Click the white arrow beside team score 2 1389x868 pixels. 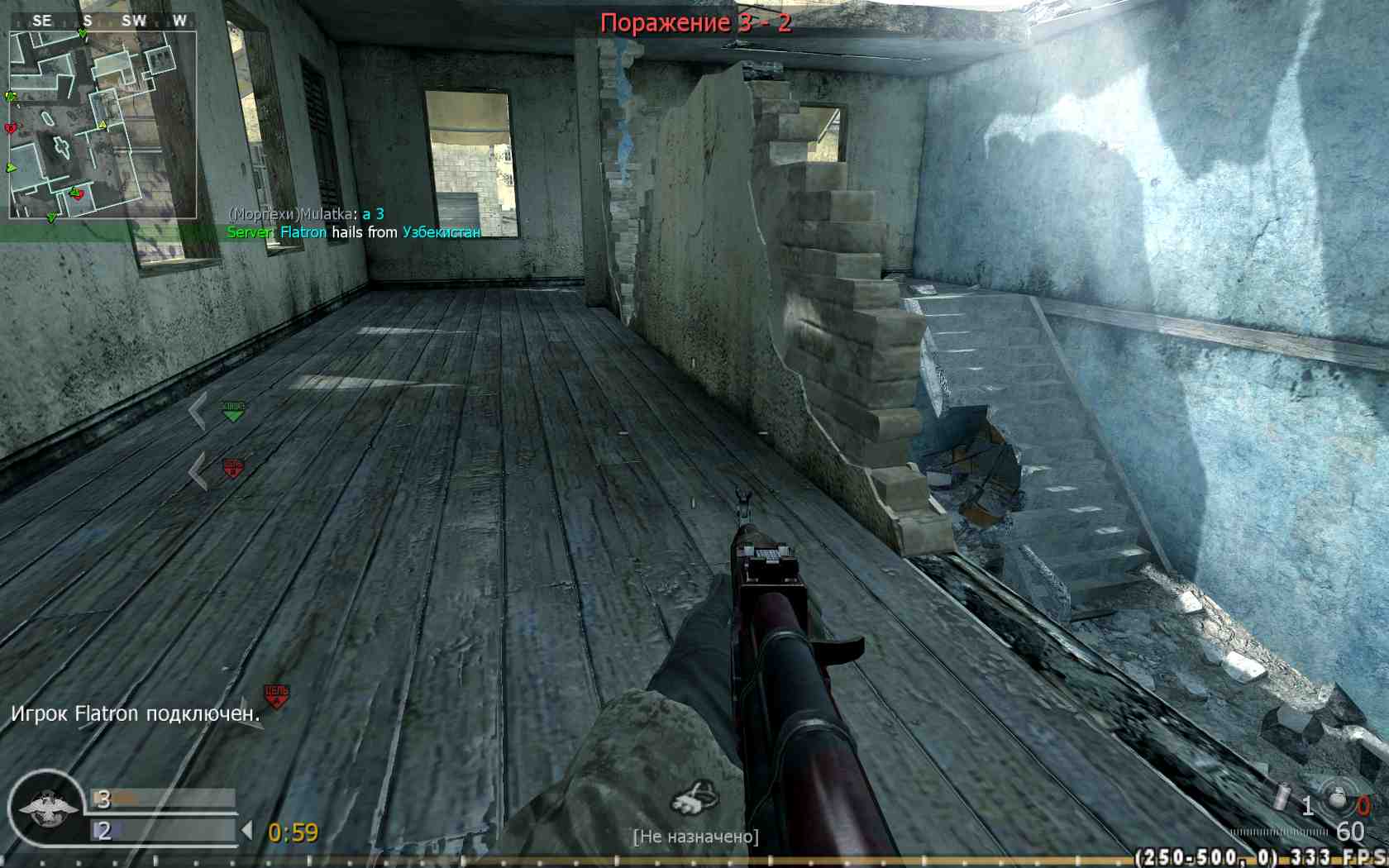click(247, 829)
